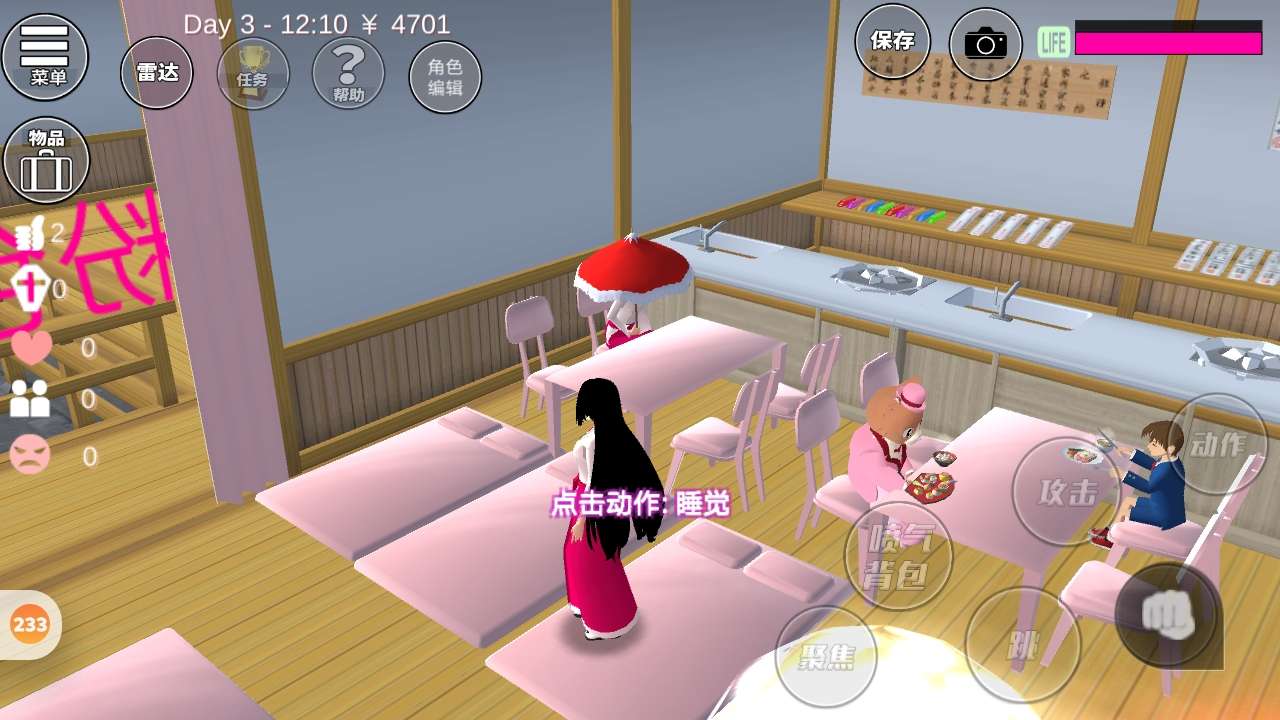The image size is (1280, 720).
Task: Open the 帮助 help question mark
Action: click(x=348, y=72)
